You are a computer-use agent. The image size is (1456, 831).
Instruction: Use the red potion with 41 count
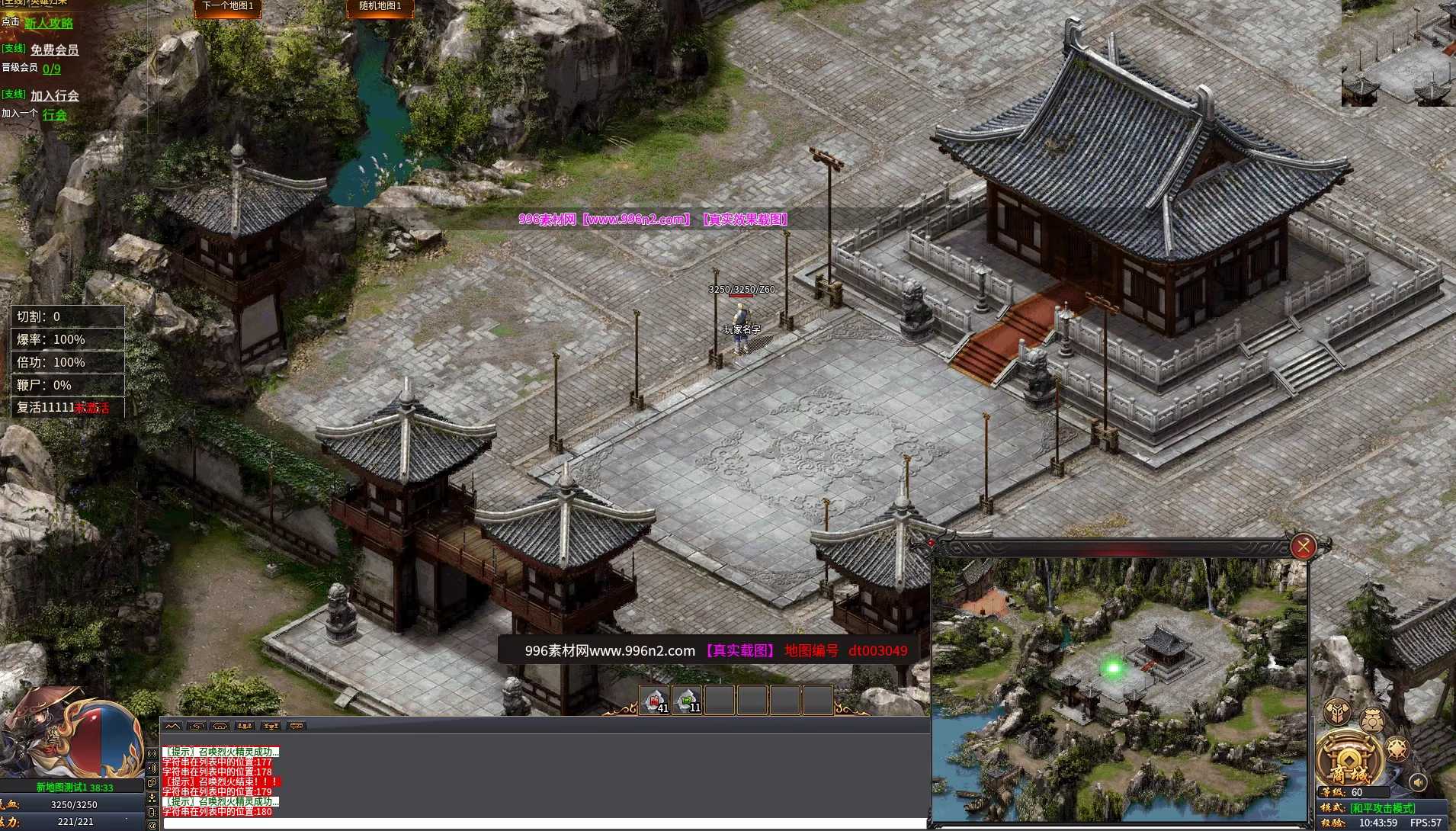pos(655,700)
